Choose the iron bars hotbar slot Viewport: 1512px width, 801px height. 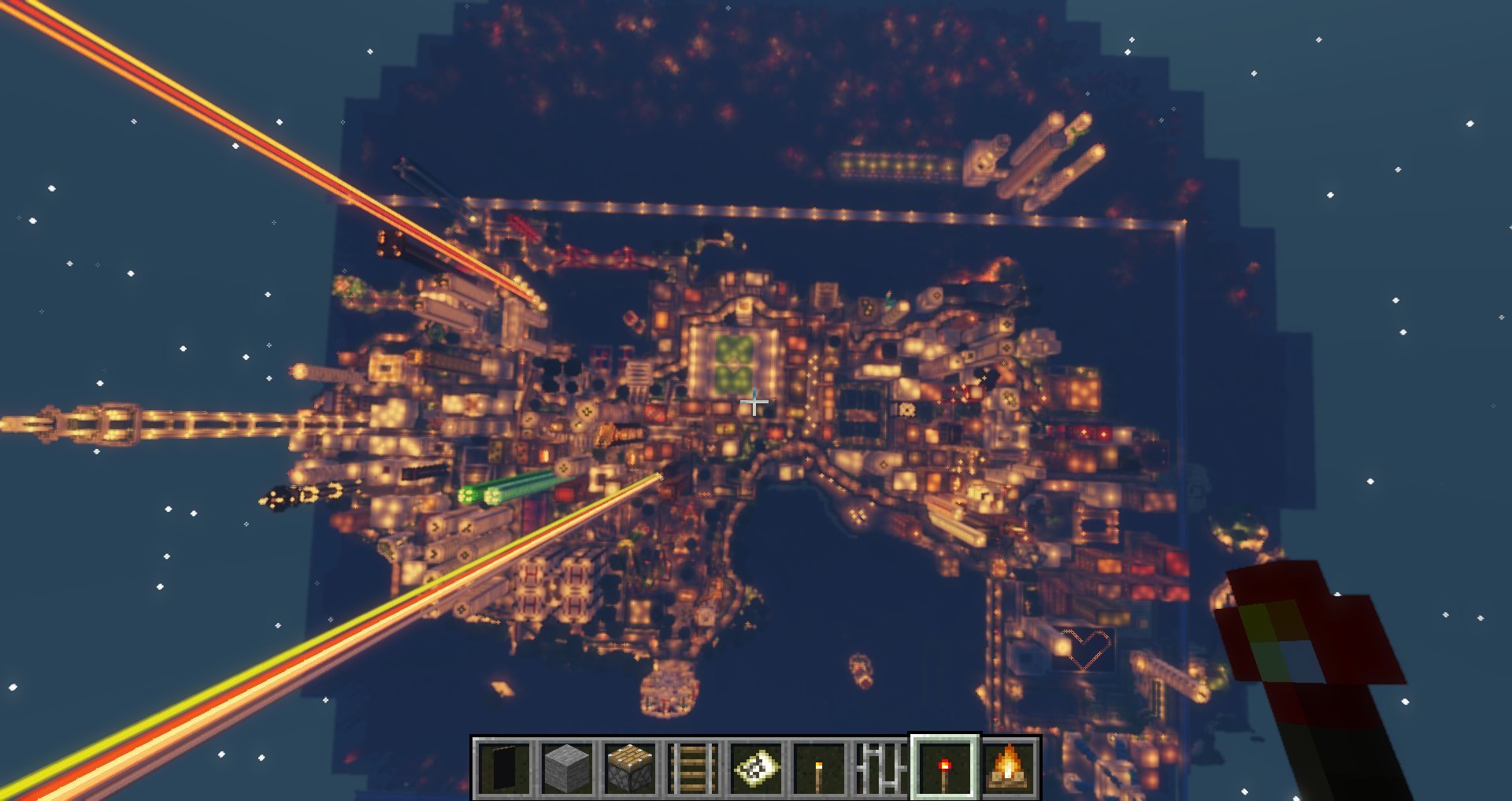click(882, 767)
